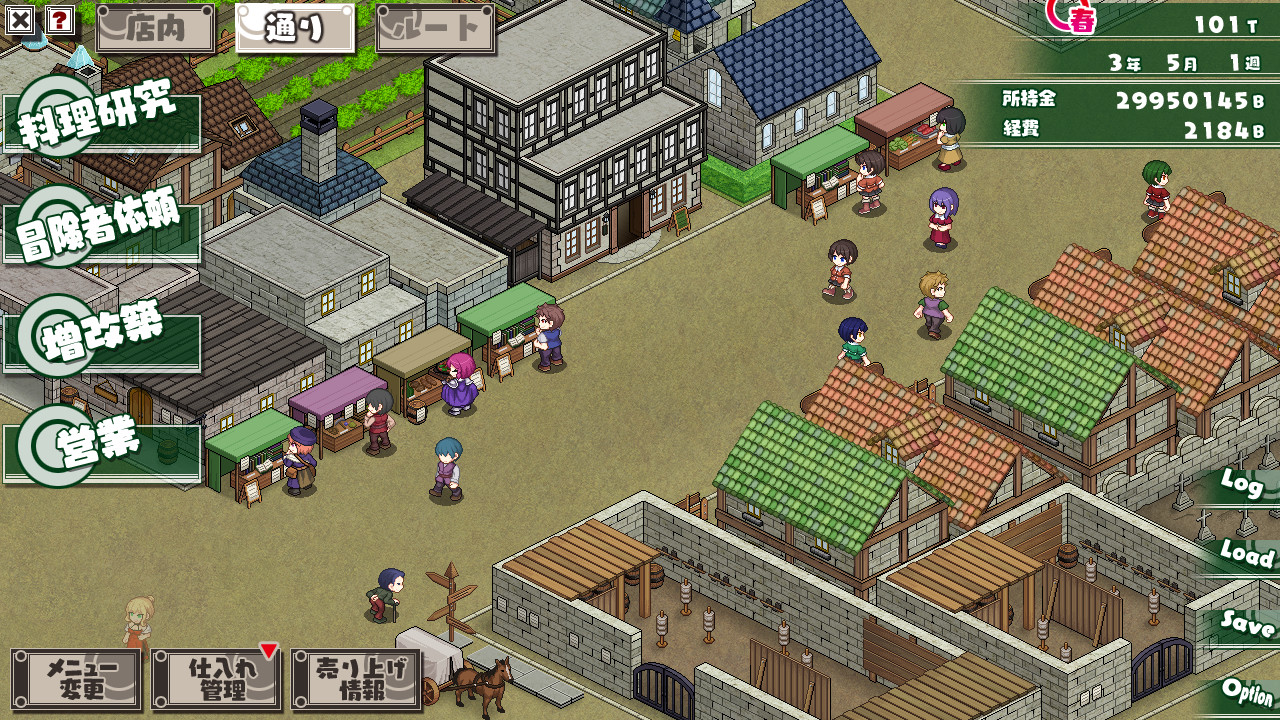
Task: Open the Option settings
Action: tap(1247, 692)
